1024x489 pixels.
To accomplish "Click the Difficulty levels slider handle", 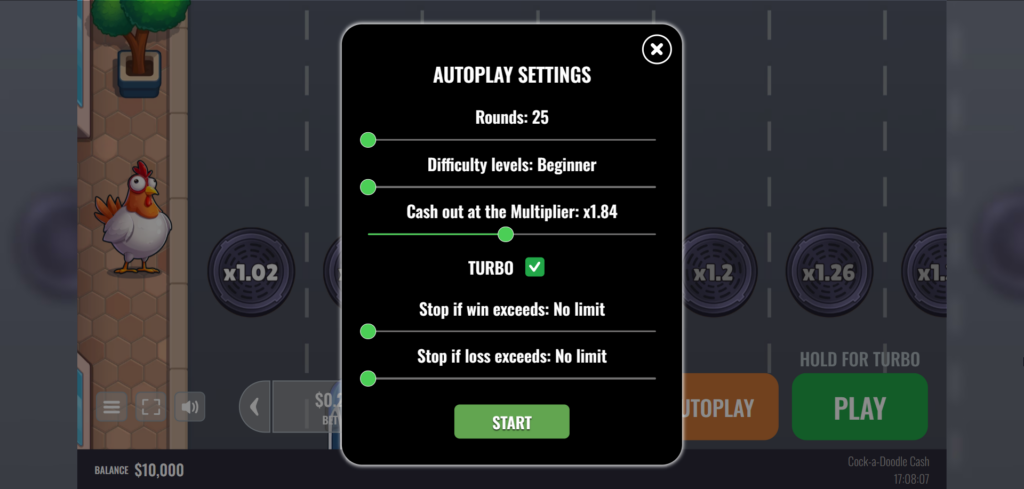I will coord(368,187).
